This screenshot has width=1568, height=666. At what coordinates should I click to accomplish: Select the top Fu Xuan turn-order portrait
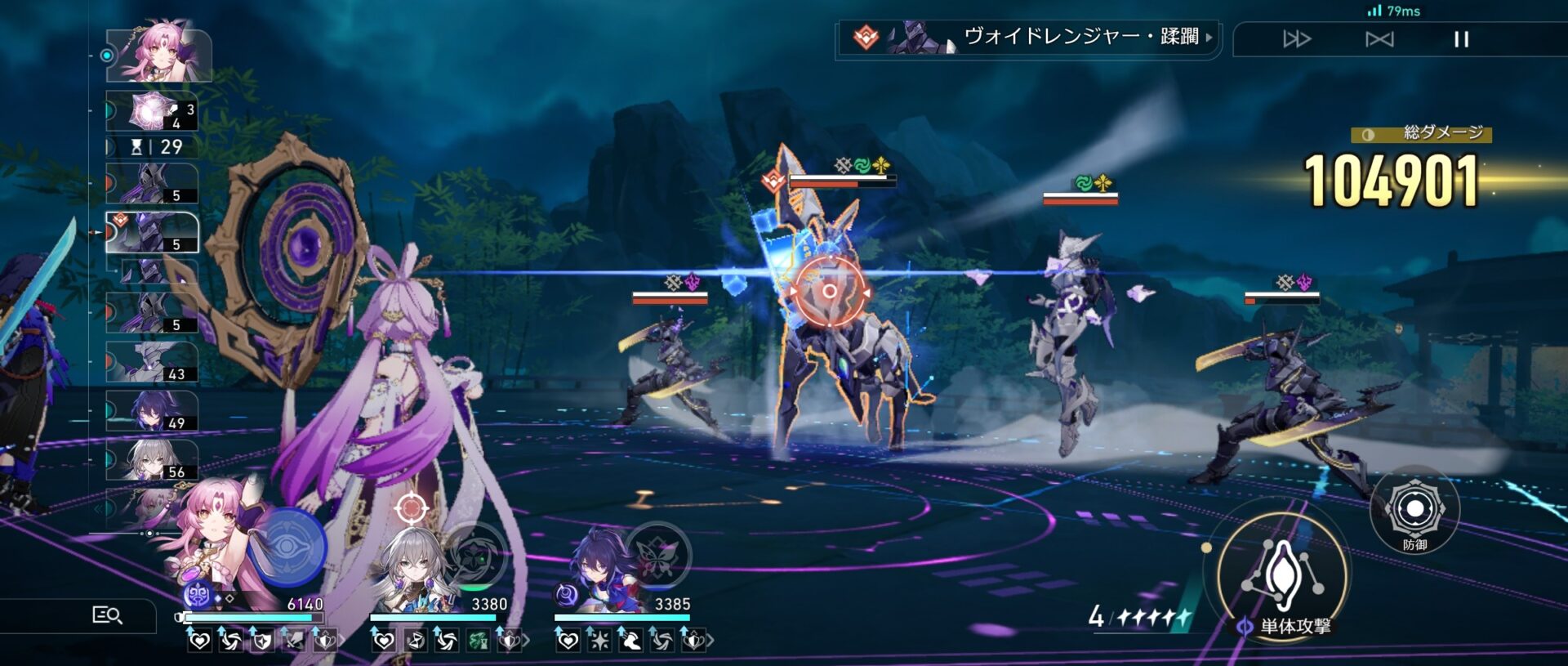coord(158,54)
